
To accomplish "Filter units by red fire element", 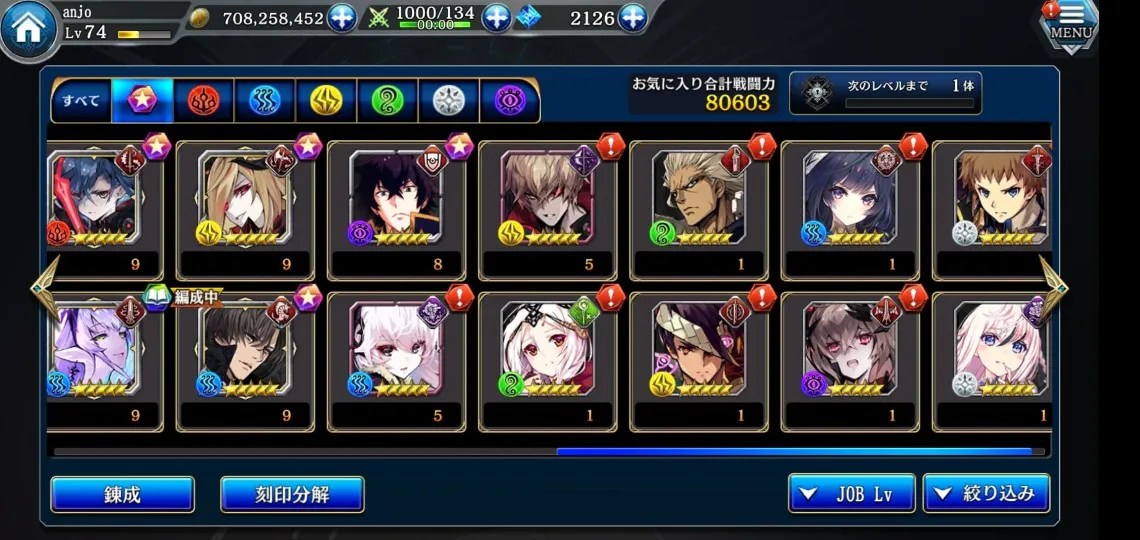I will coord(204,101).
